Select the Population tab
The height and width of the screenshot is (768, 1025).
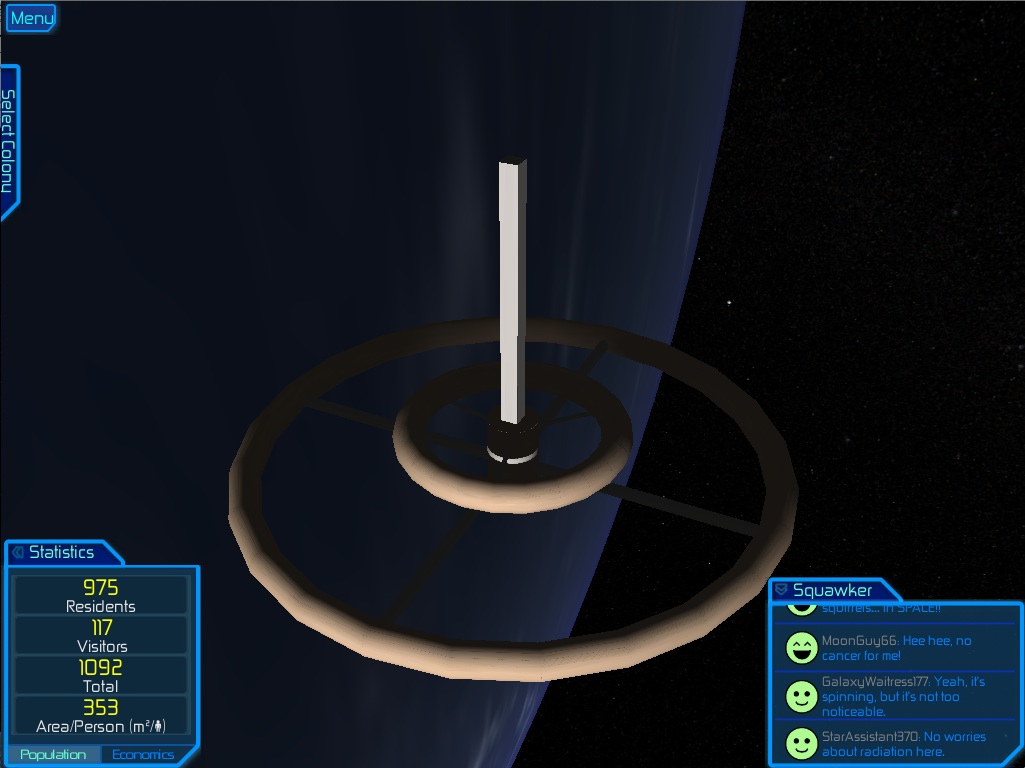tap(53, 754)
